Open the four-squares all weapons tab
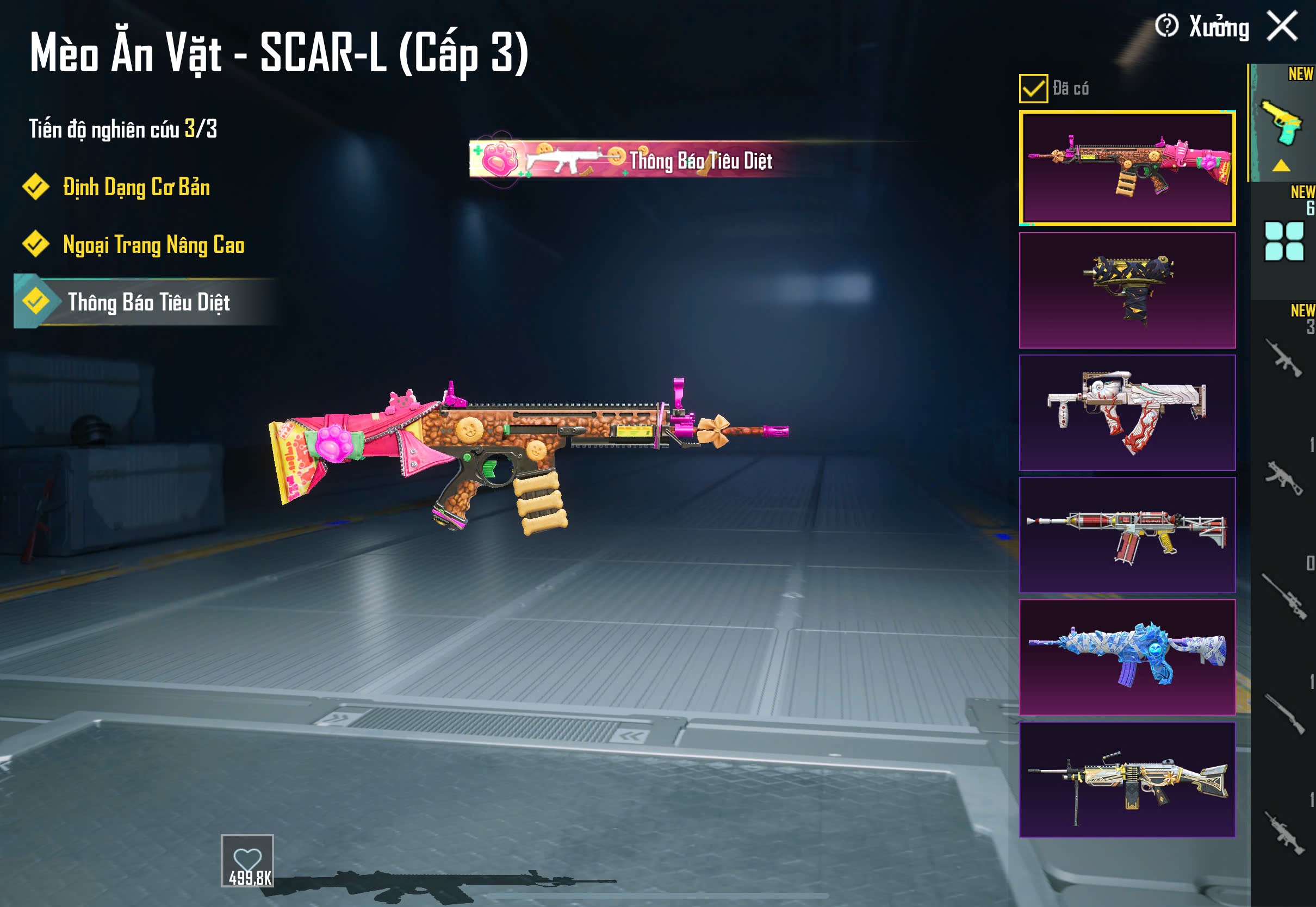The image size is (1316, 907). click(x=1283, y=241)
